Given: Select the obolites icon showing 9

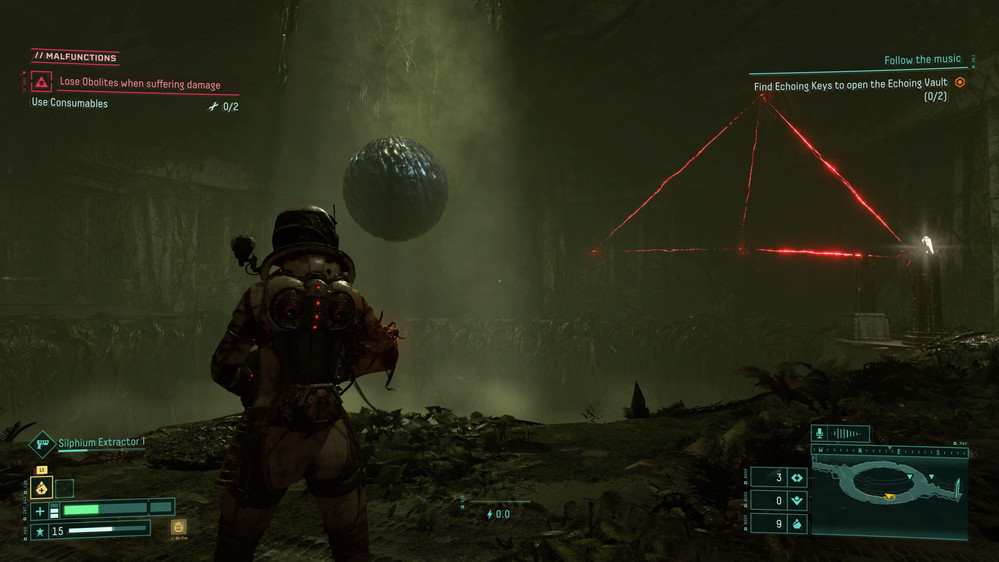Looking at the screenshot, I should [797, 523].
